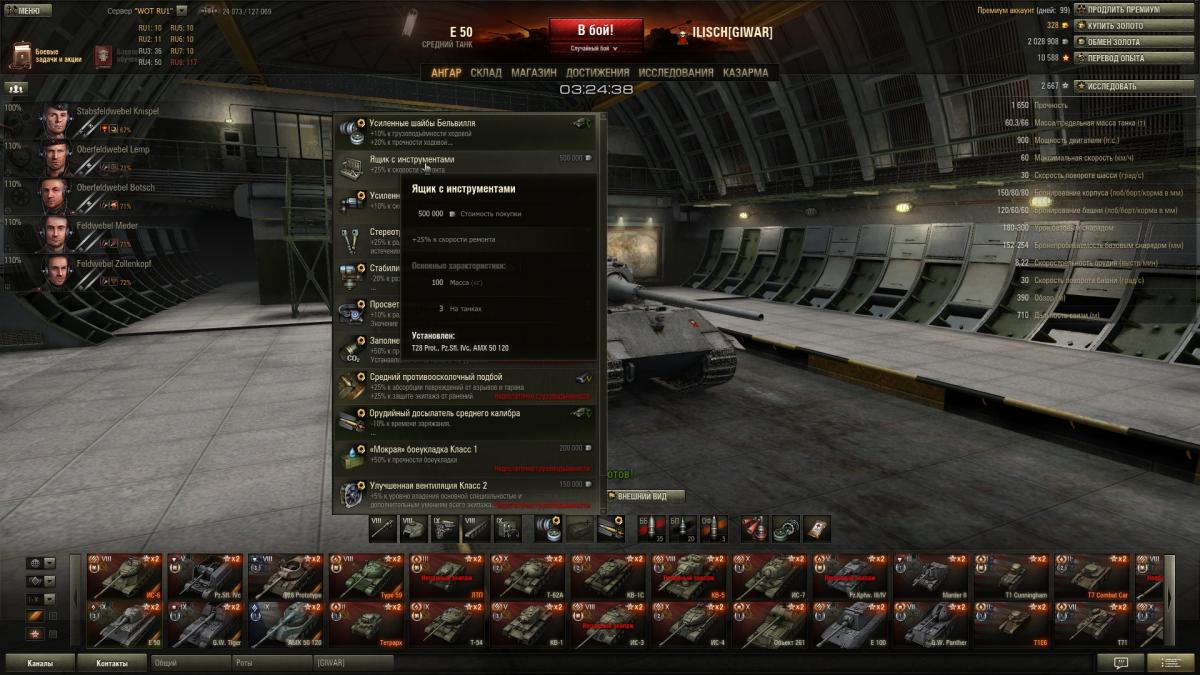Select the Type 59 tank in carousel
The image size is (1200, 675).
pos(367,576)
